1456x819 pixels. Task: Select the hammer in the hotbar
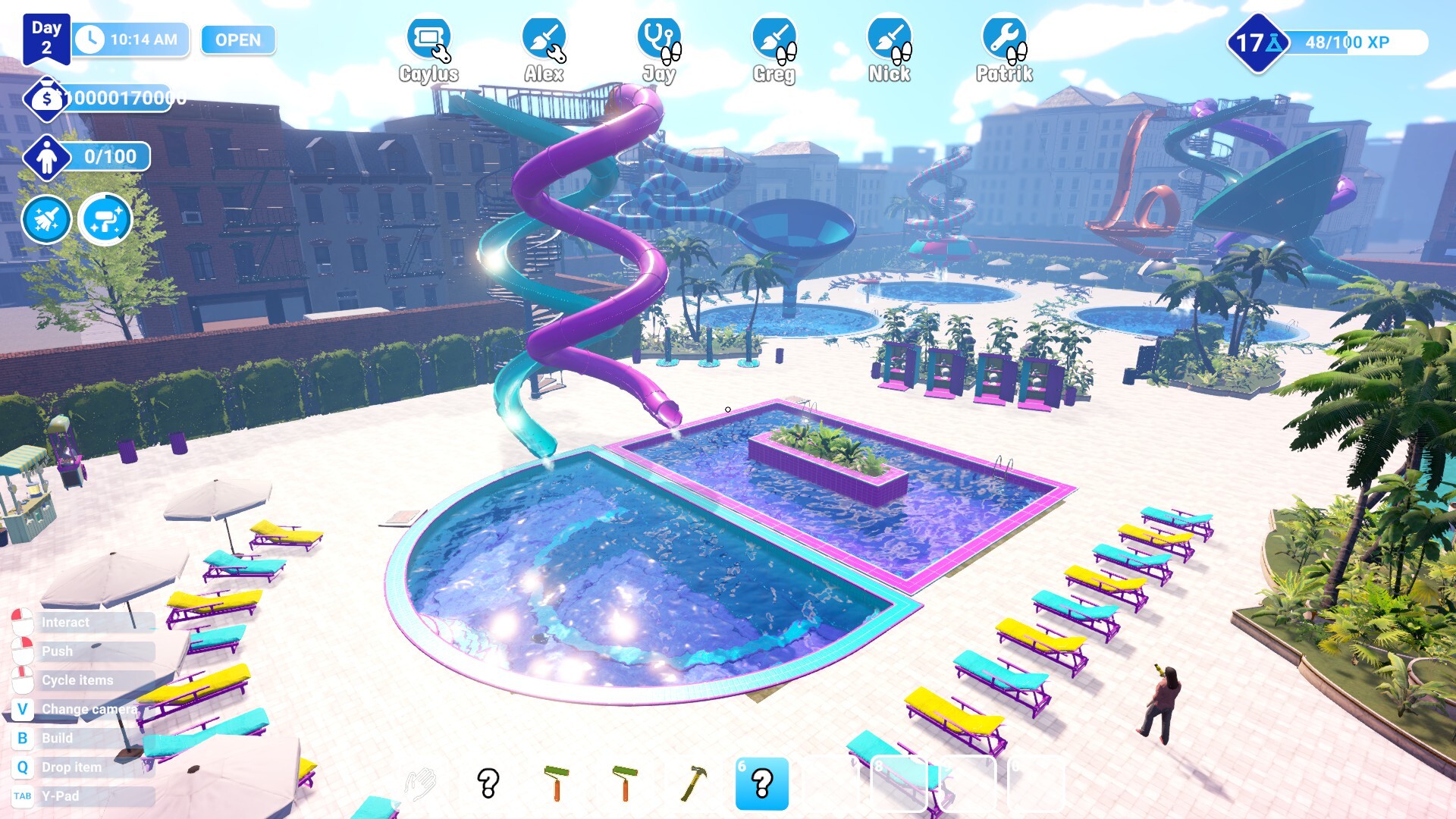coord(693,783)
